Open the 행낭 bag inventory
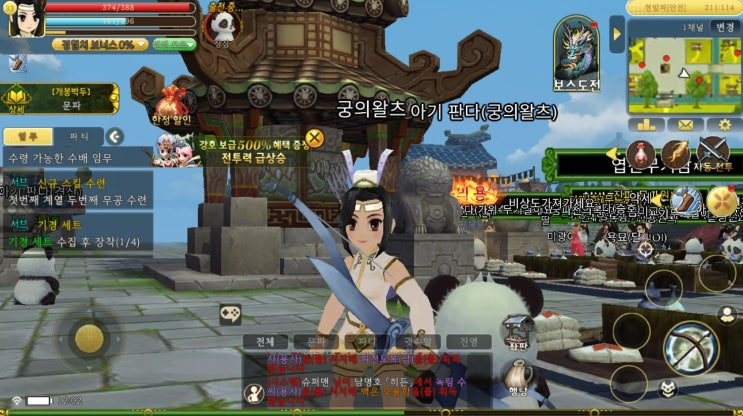Screen dimensions: 743x416 pyautogui.click(x=516, y=380)
